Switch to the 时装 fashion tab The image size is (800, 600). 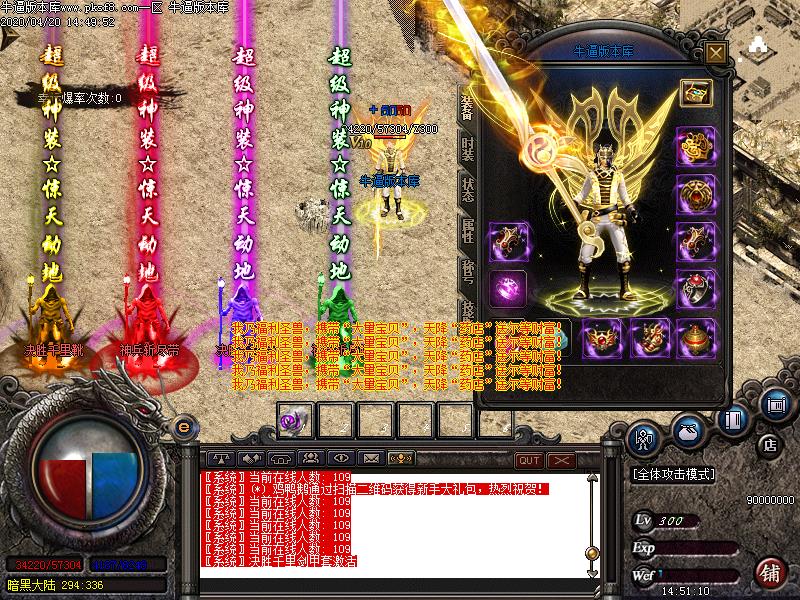[468, 148]
